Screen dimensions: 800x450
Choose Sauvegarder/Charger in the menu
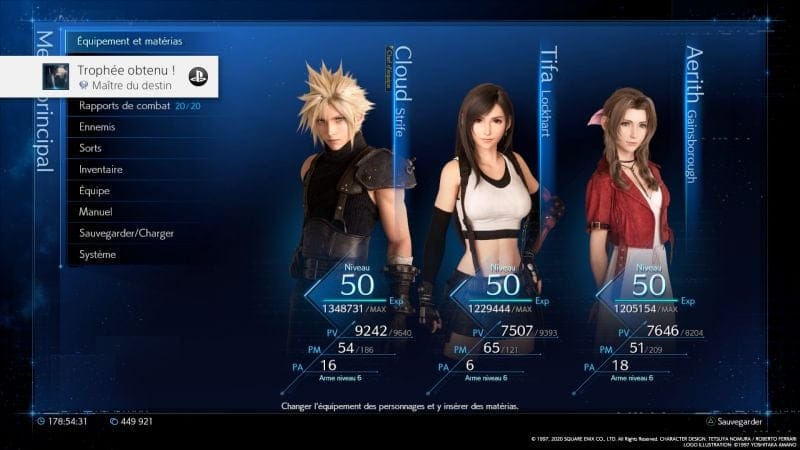pyautogui.click(x=126, y=233)
